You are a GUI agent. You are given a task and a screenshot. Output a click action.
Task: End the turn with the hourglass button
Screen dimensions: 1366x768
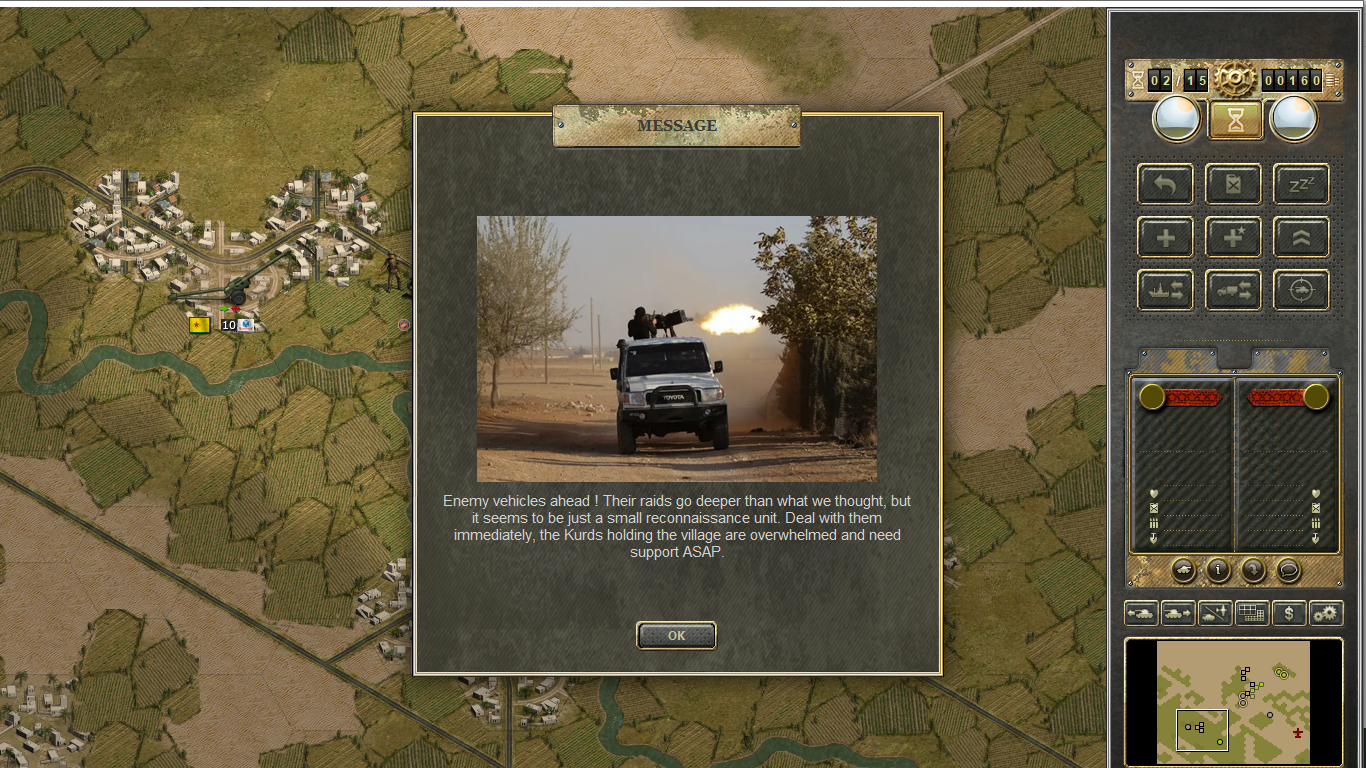coord(1236,120)
